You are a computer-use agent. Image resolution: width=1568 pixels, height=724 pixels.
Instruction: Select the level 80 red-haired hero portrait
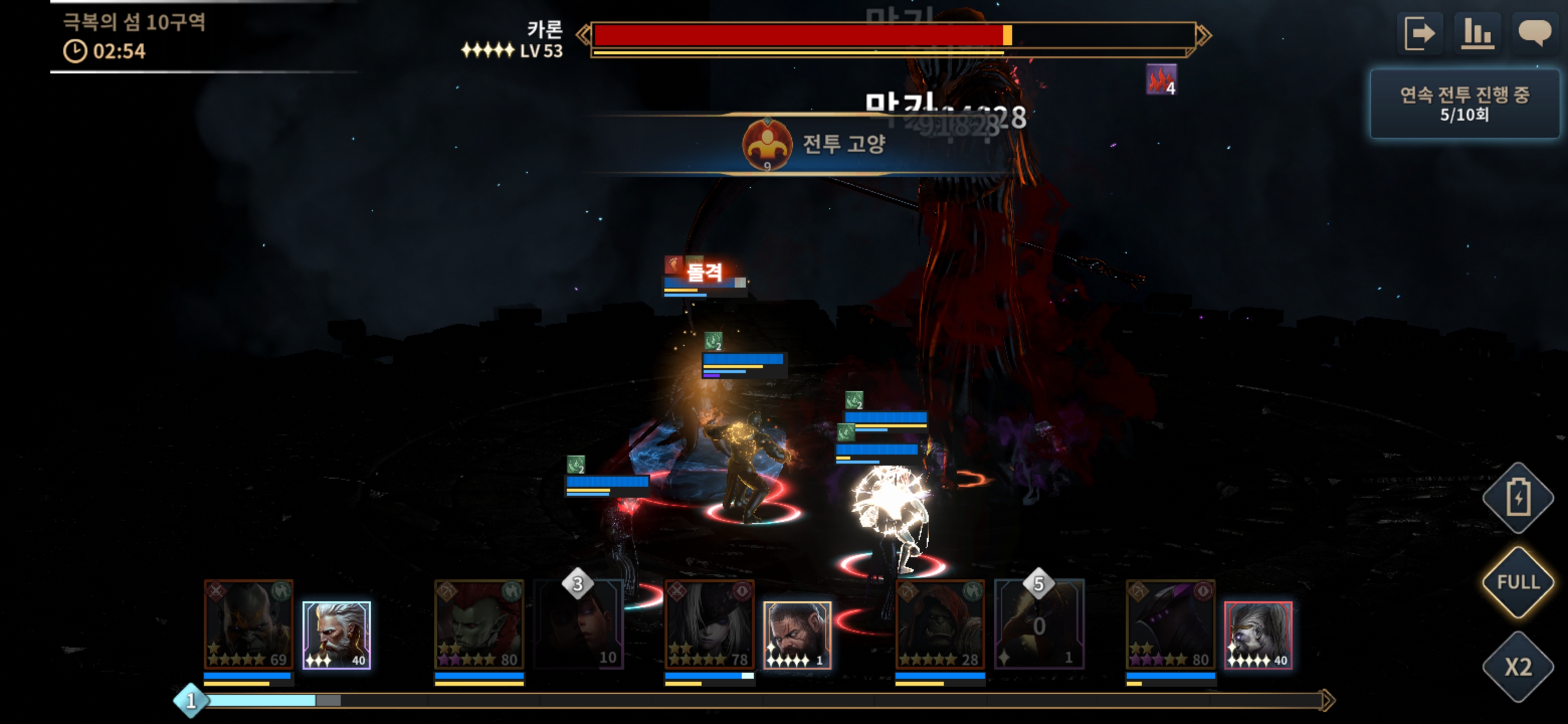click(x=479, y=624)
